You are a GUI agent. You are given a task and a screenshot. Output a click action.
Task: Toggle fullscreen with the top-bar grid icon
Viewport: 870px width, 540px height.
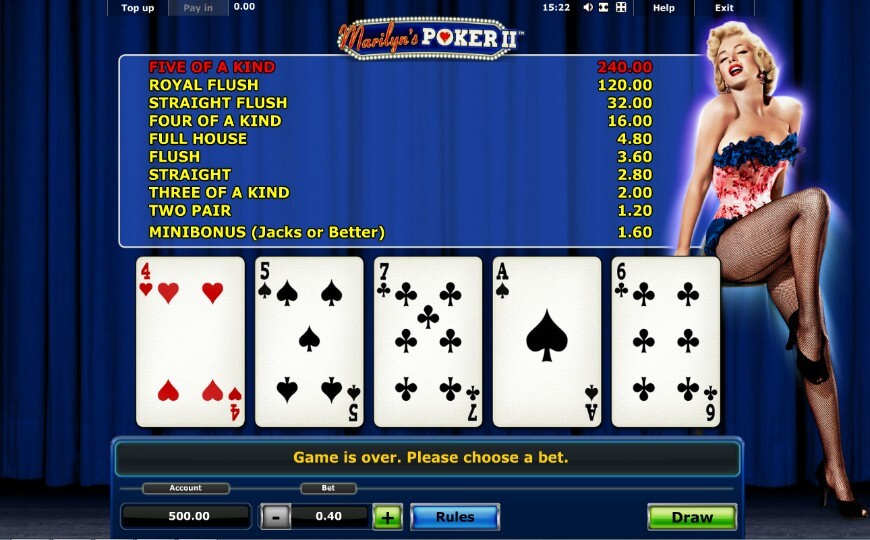pos(621,8)
